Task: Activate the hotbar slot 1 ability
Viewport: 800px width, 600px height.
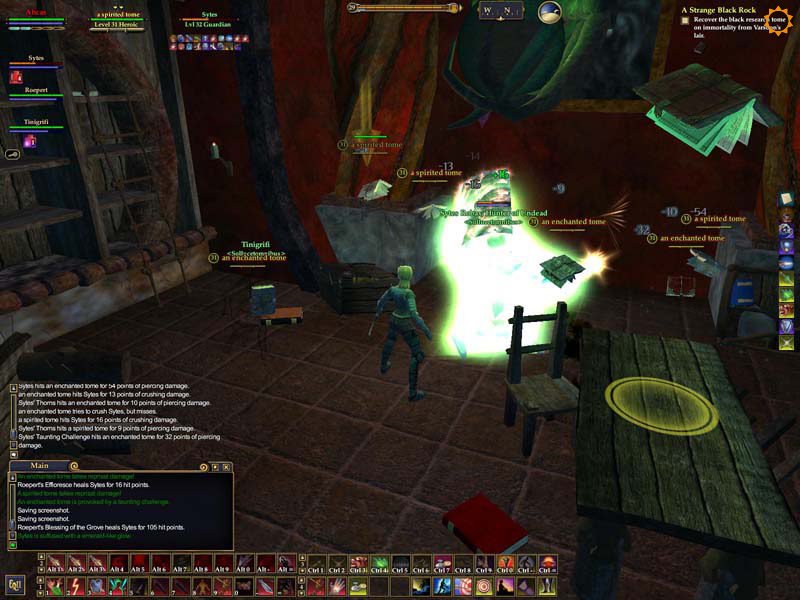Action: 50,585
